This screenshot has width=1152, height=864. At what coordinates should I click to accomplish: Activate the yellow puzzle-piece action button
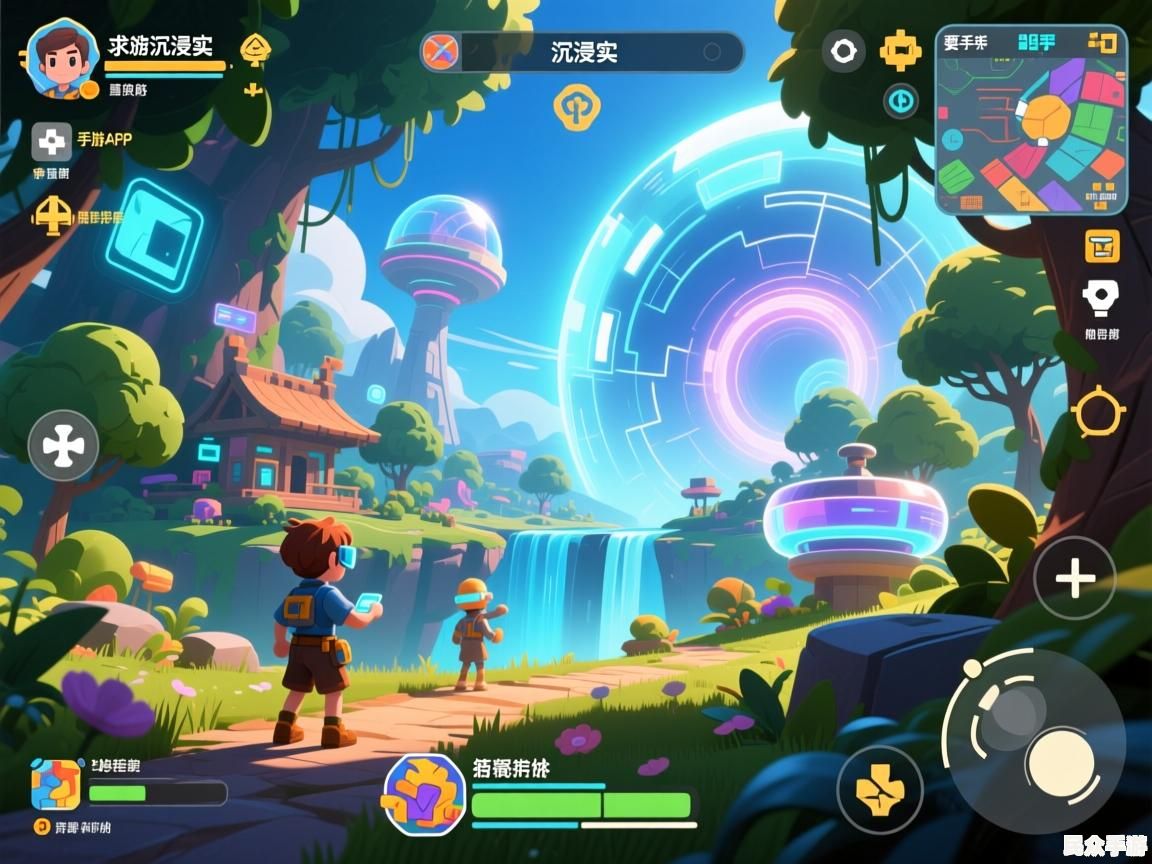(x=879, y=789)
